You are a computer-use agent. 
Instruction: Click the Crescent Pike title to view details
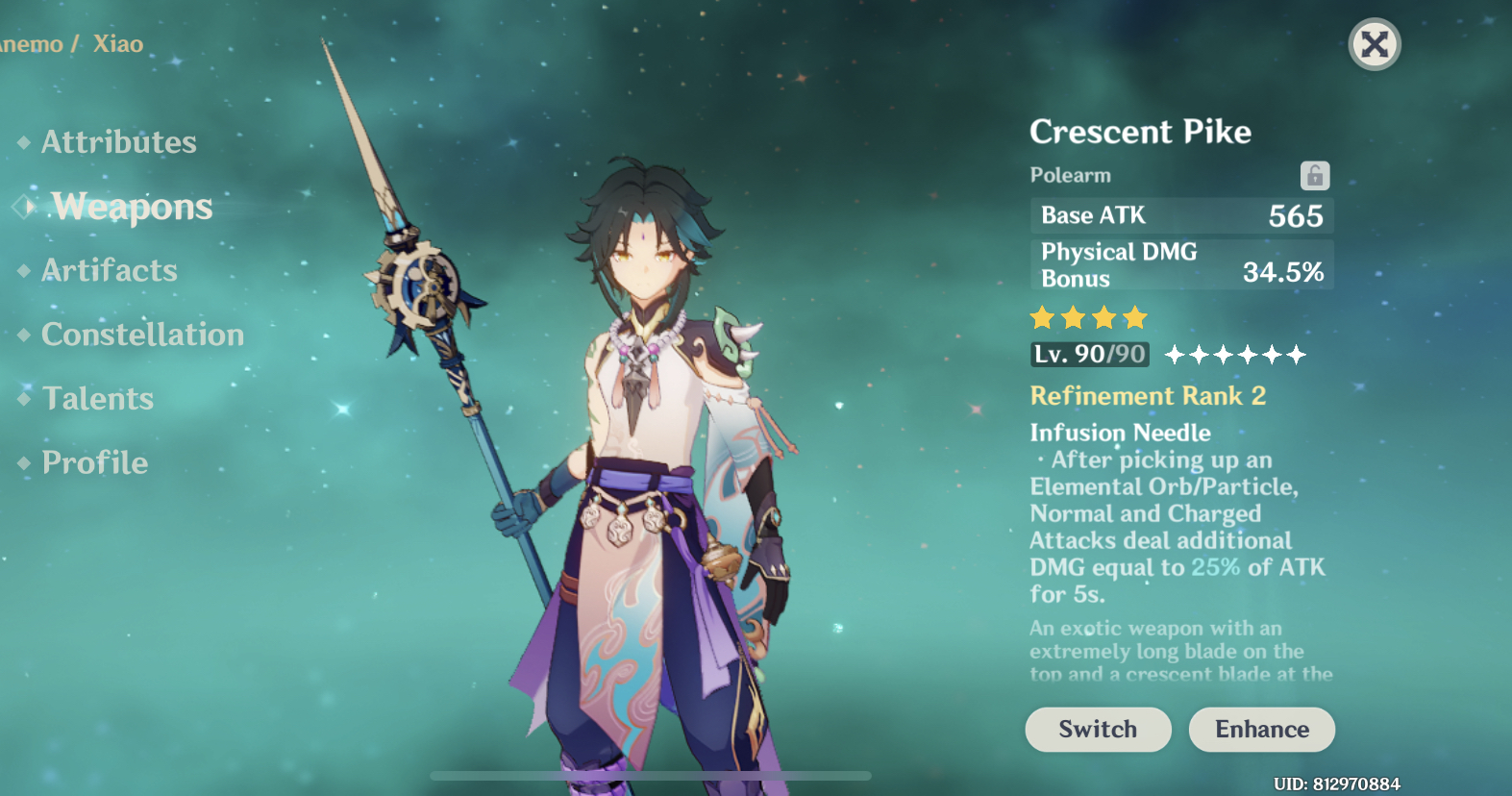coord(1140,132)
